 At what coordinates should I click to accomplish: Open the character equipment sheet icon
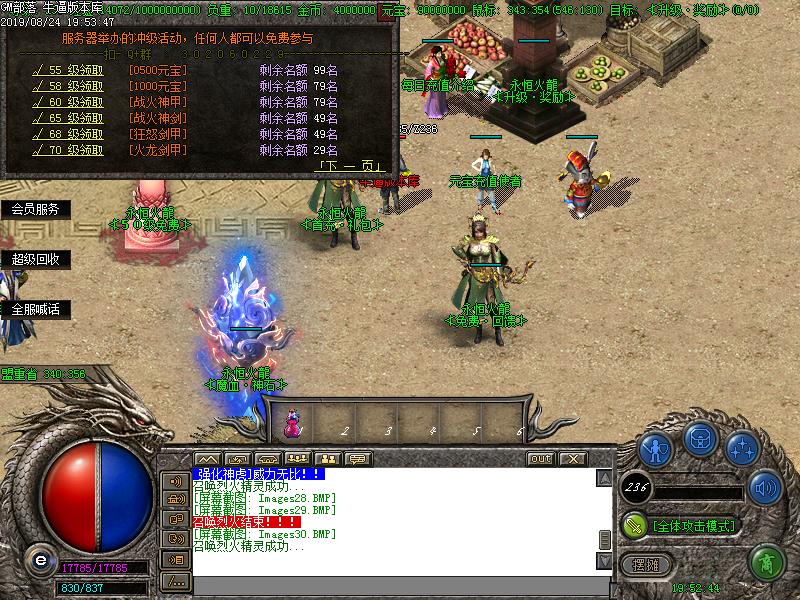655,448
